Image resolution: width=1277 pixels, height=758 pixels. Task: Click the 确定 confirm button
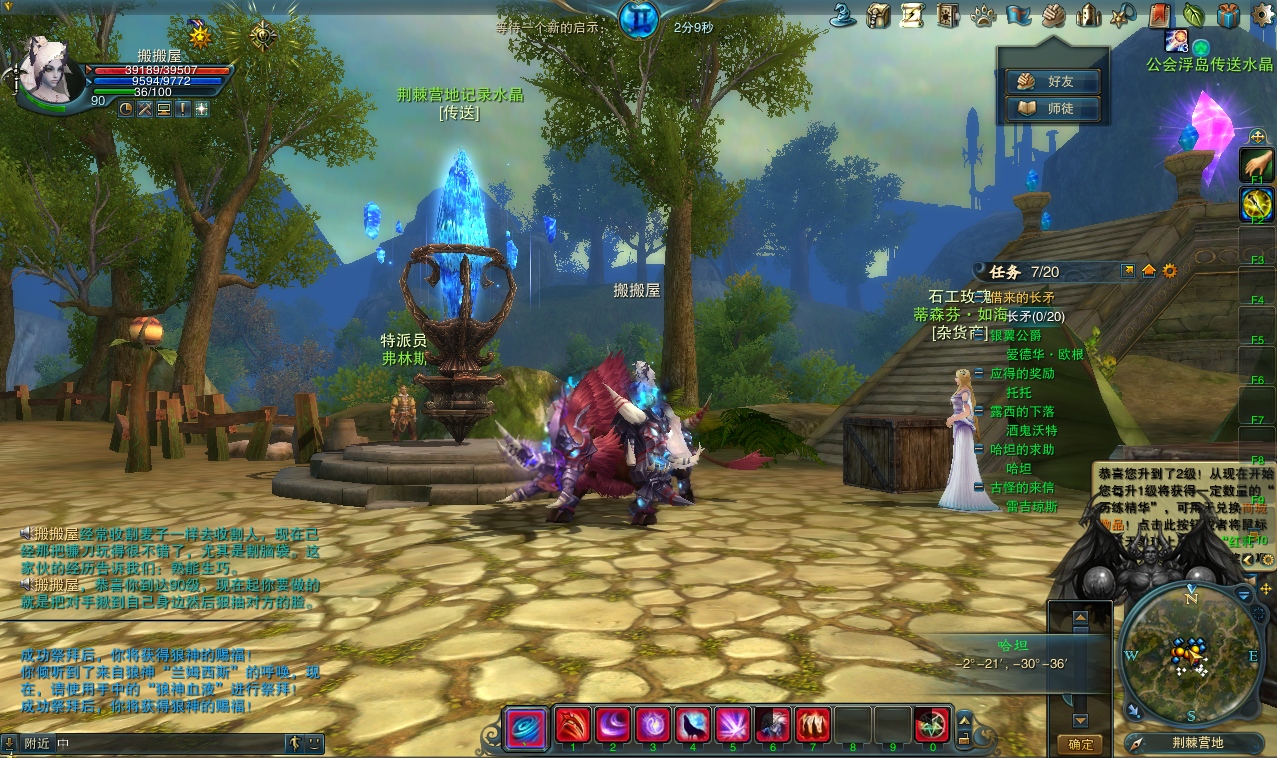tap(1080, 744)
